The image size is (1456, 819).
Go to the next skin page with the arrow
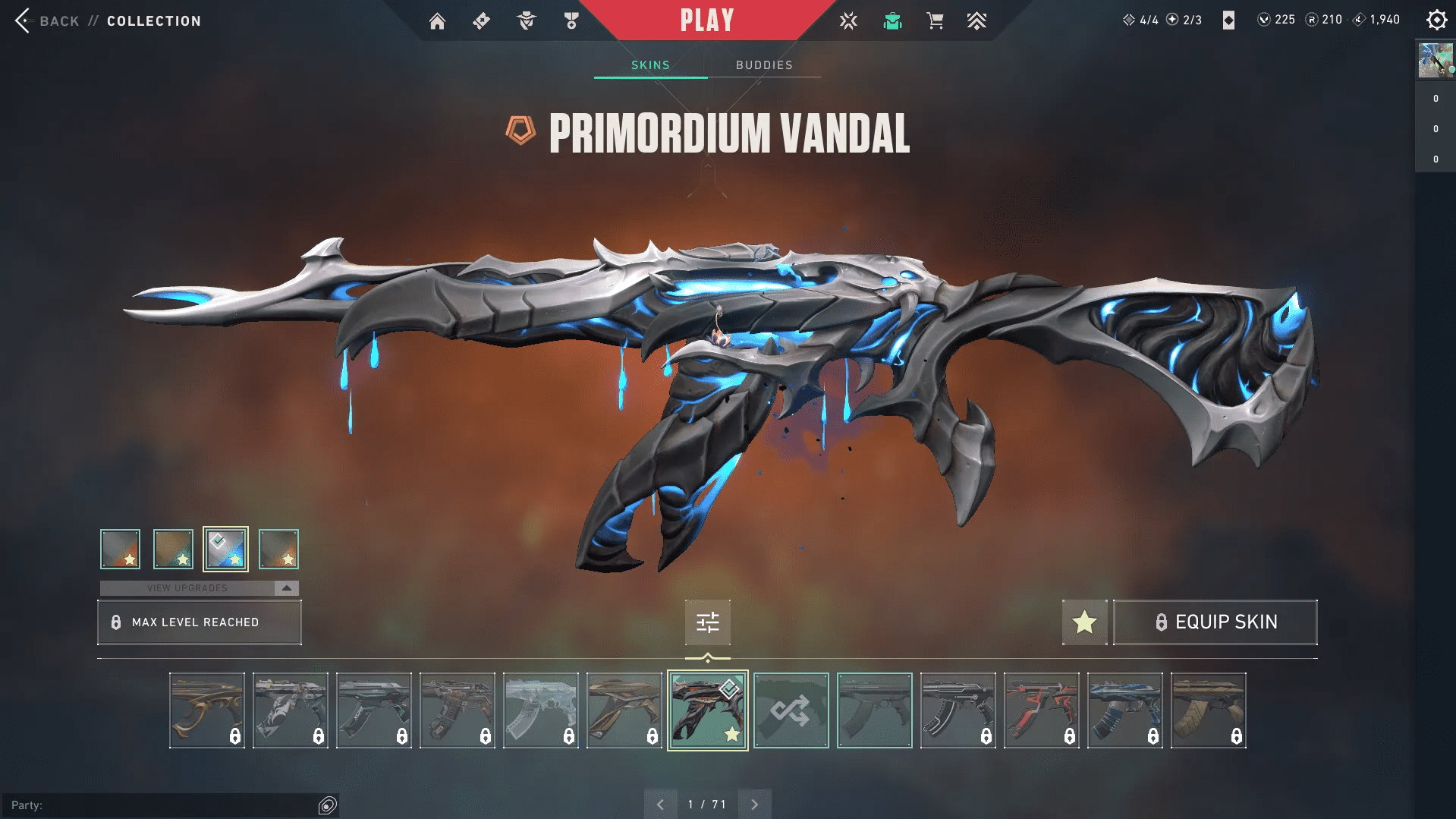[x=754, y=802]
